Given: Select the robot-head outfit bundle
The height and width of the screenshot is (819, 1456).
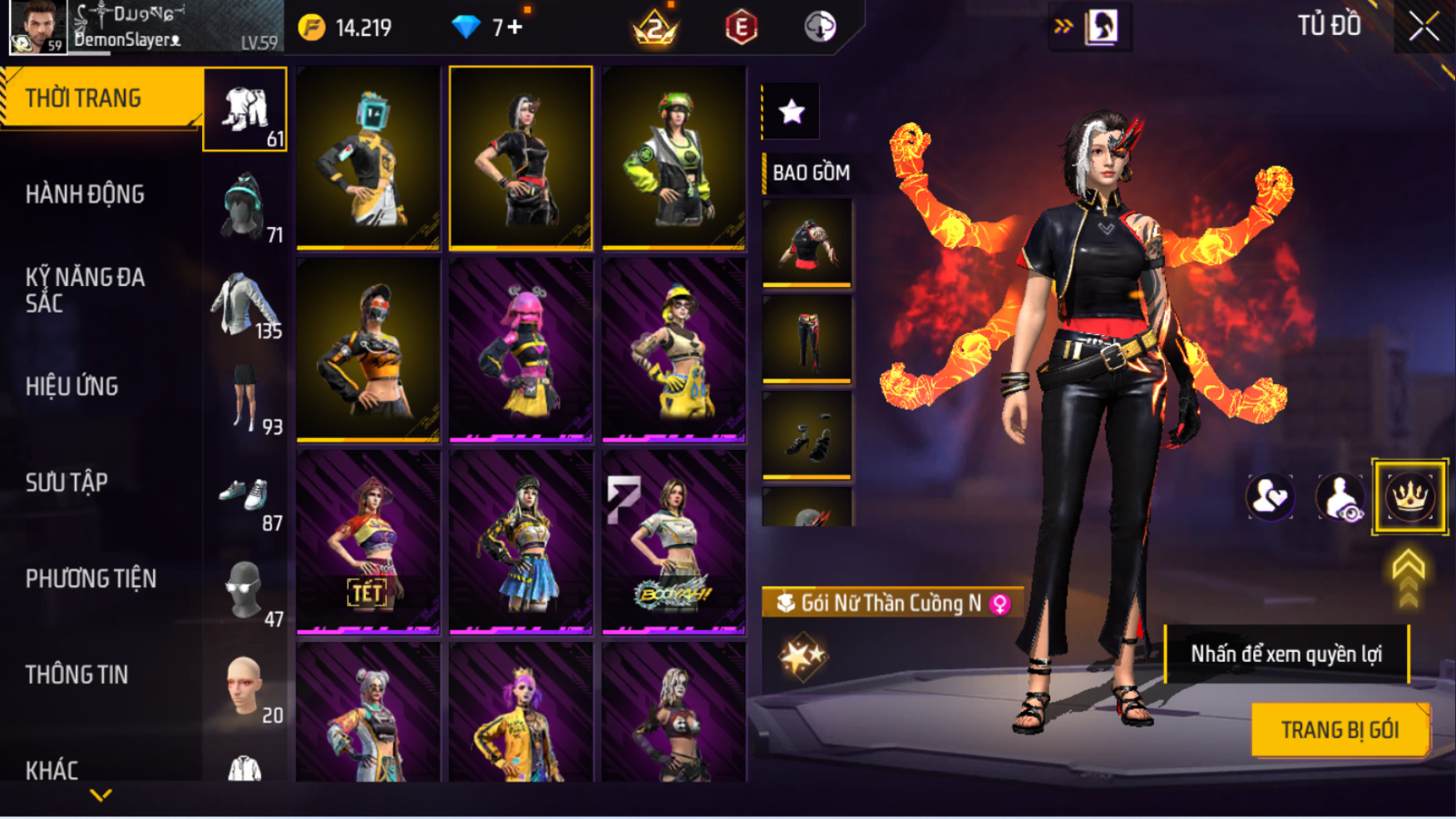Looking at the screenshot, I should tap(368, 158).
